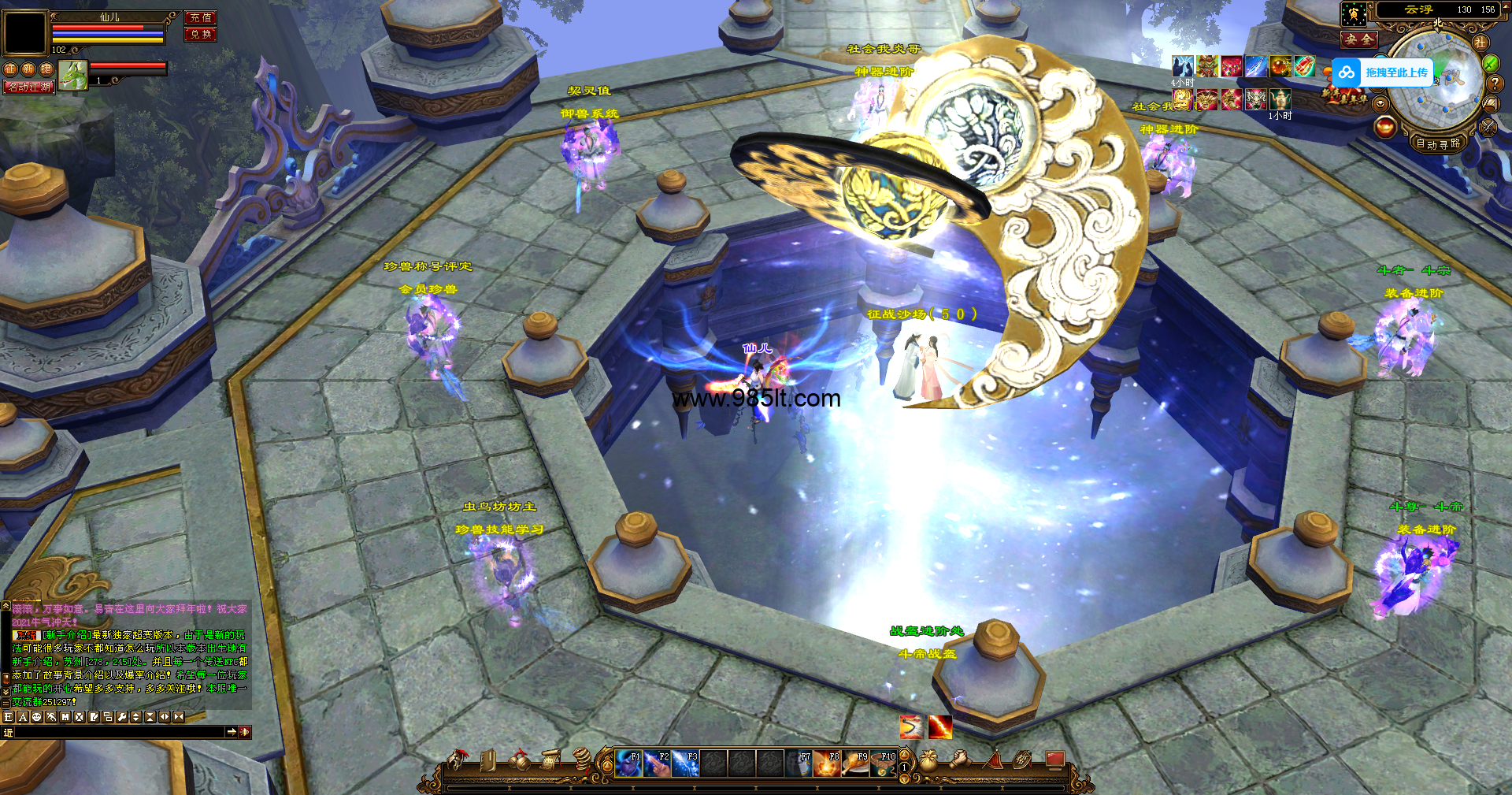Open the 充值 recharge button
This screenshot has height=795, width=1512.
pos(200,17)
